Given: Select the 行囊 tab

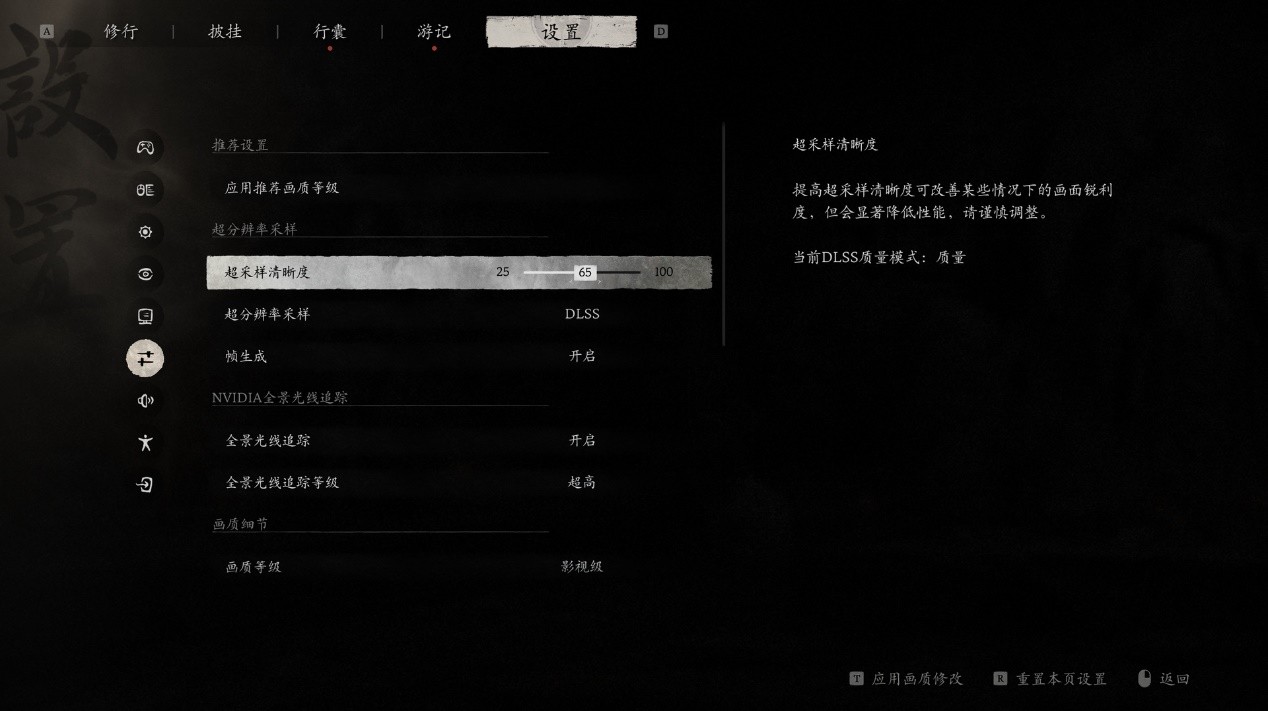Looking at the screenshot, I should (330, 32).
